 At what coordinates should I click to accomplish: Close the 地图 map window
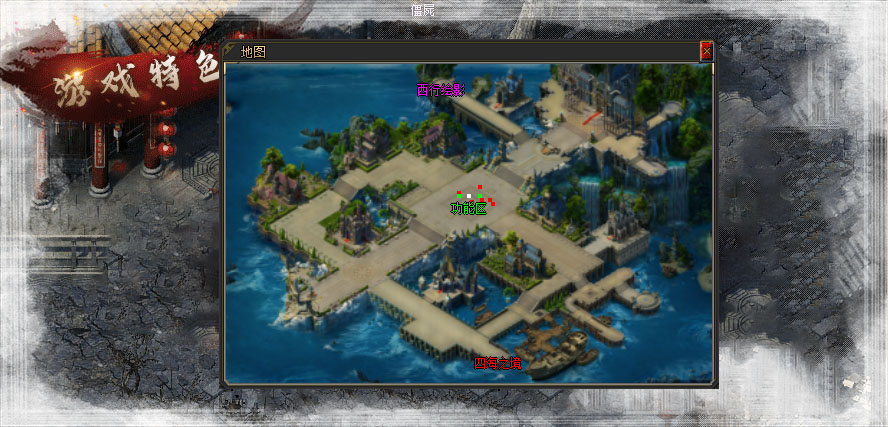click(x=706, y=51)
